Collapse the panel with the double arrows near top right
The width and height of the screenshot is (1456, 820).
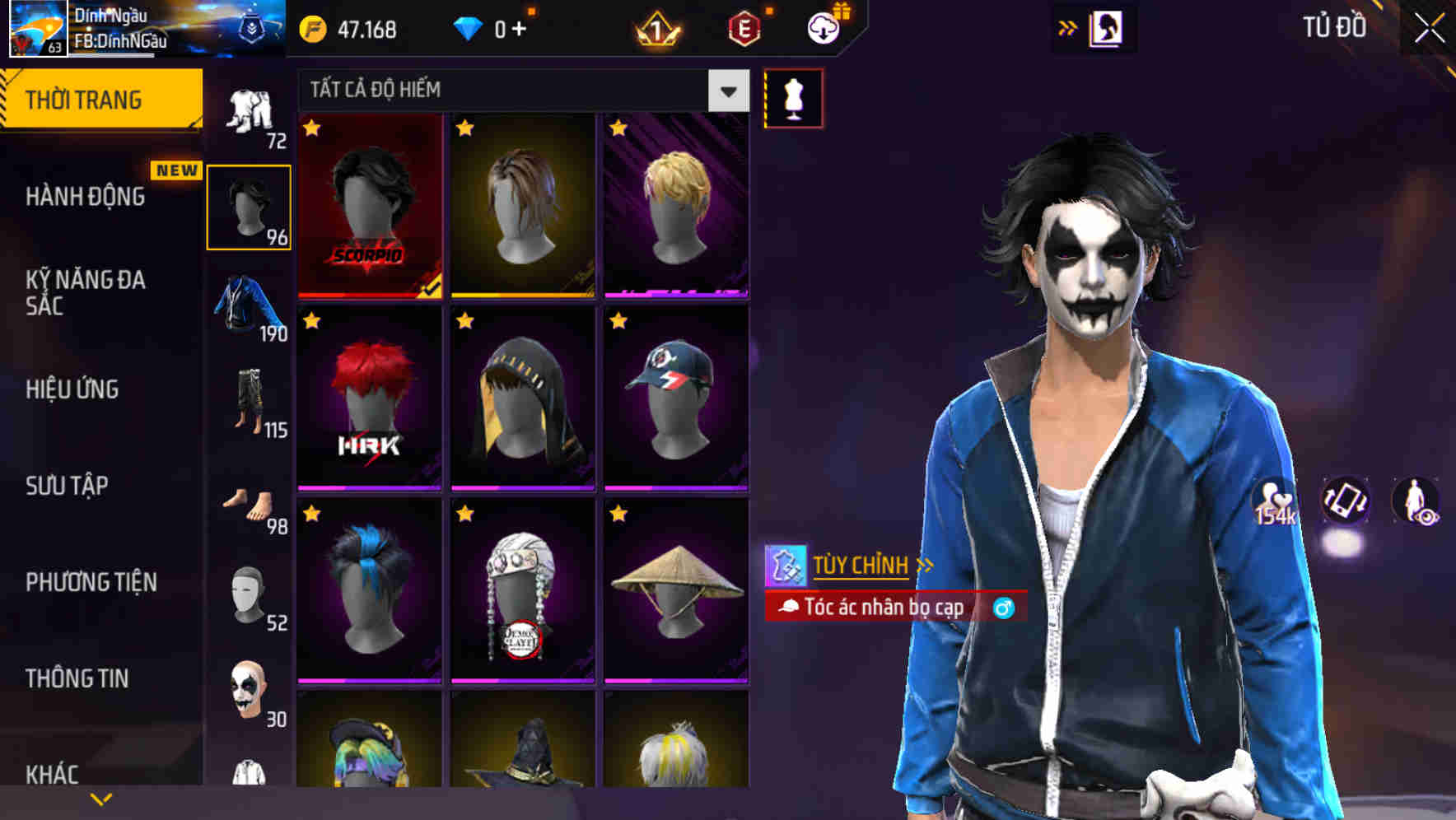point(1068,27)
